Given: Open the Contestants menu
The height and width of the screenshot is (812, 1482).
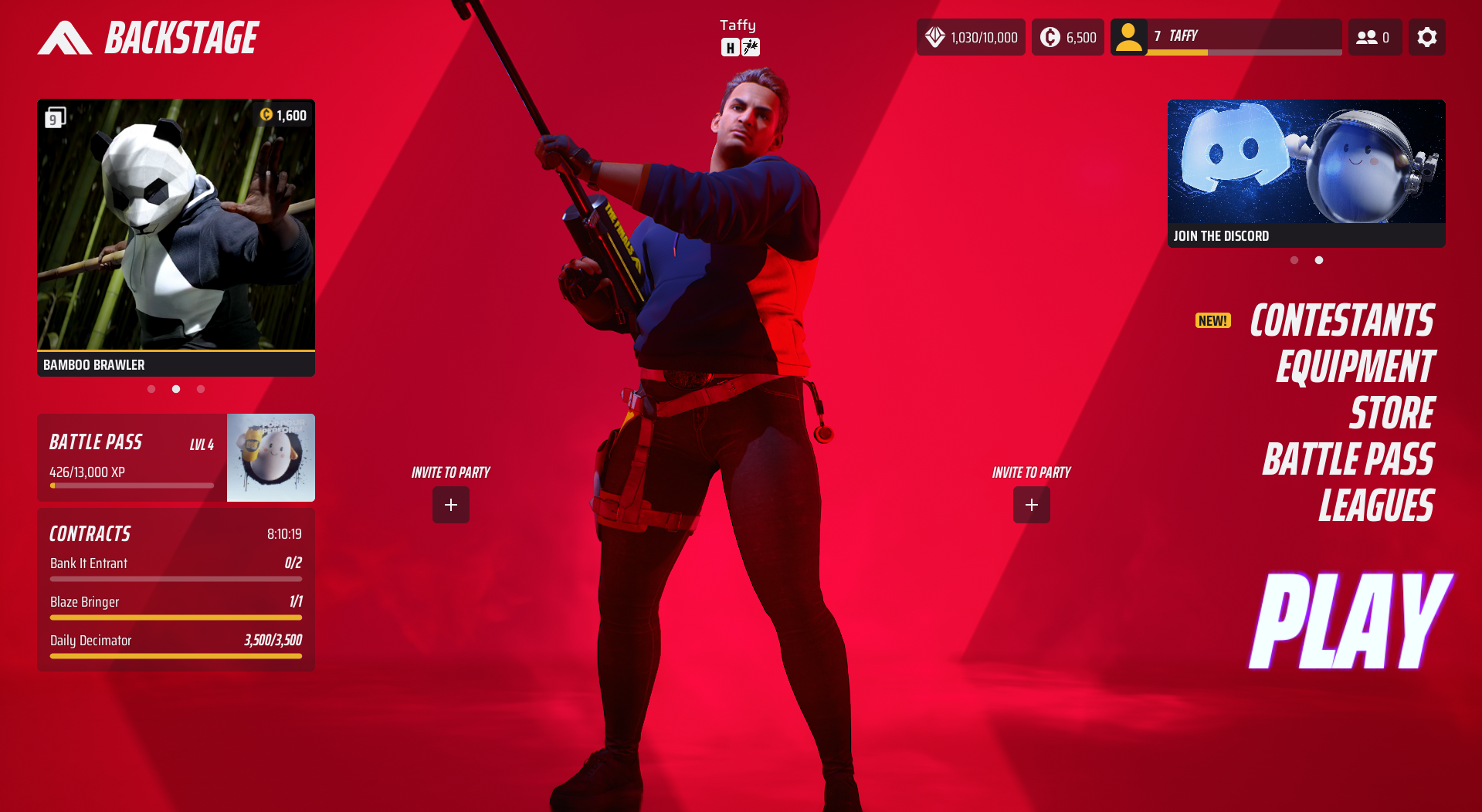Looking at the screenshot, I should [1342, 320].
